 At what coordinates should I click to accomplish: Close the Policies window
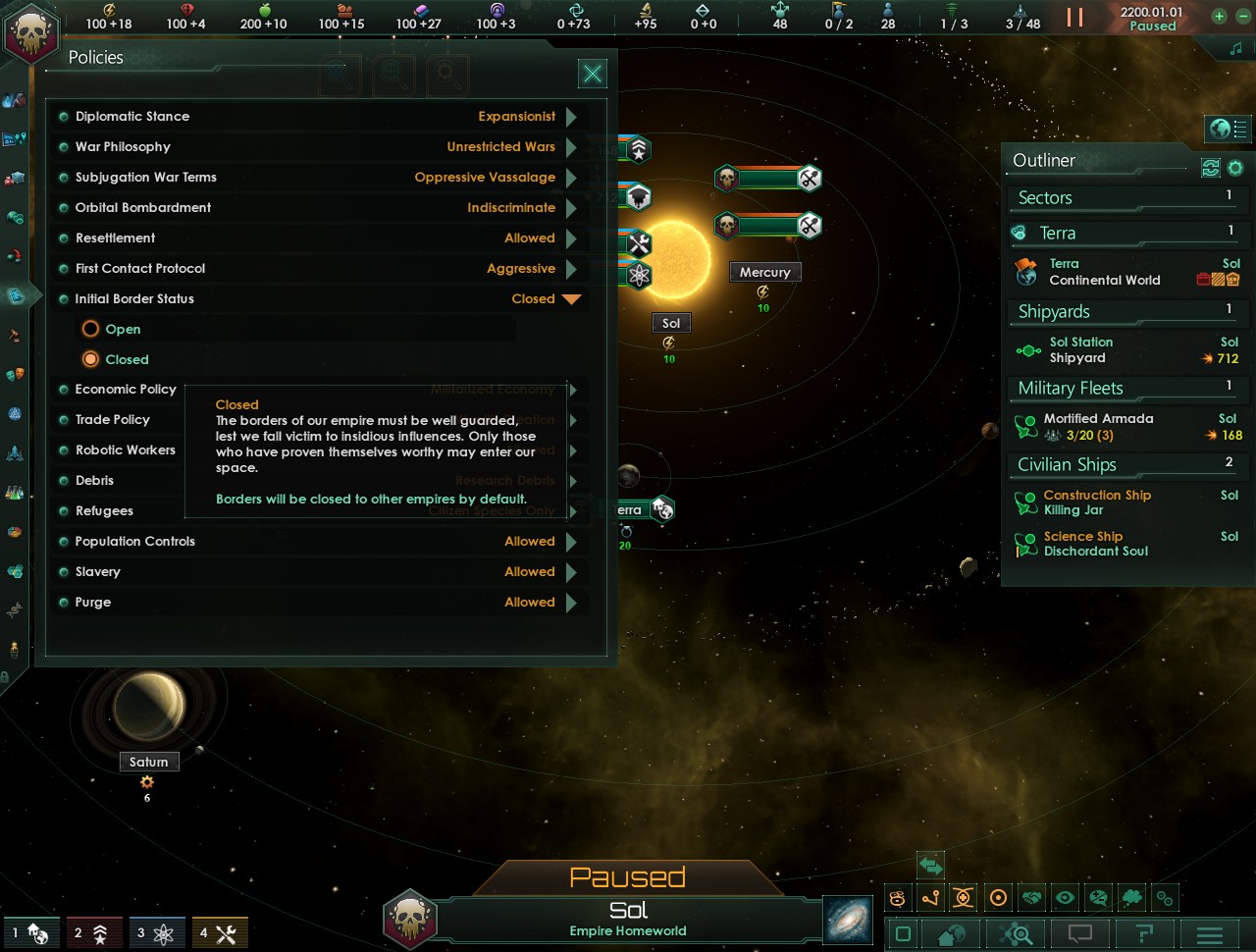point(593,74)
